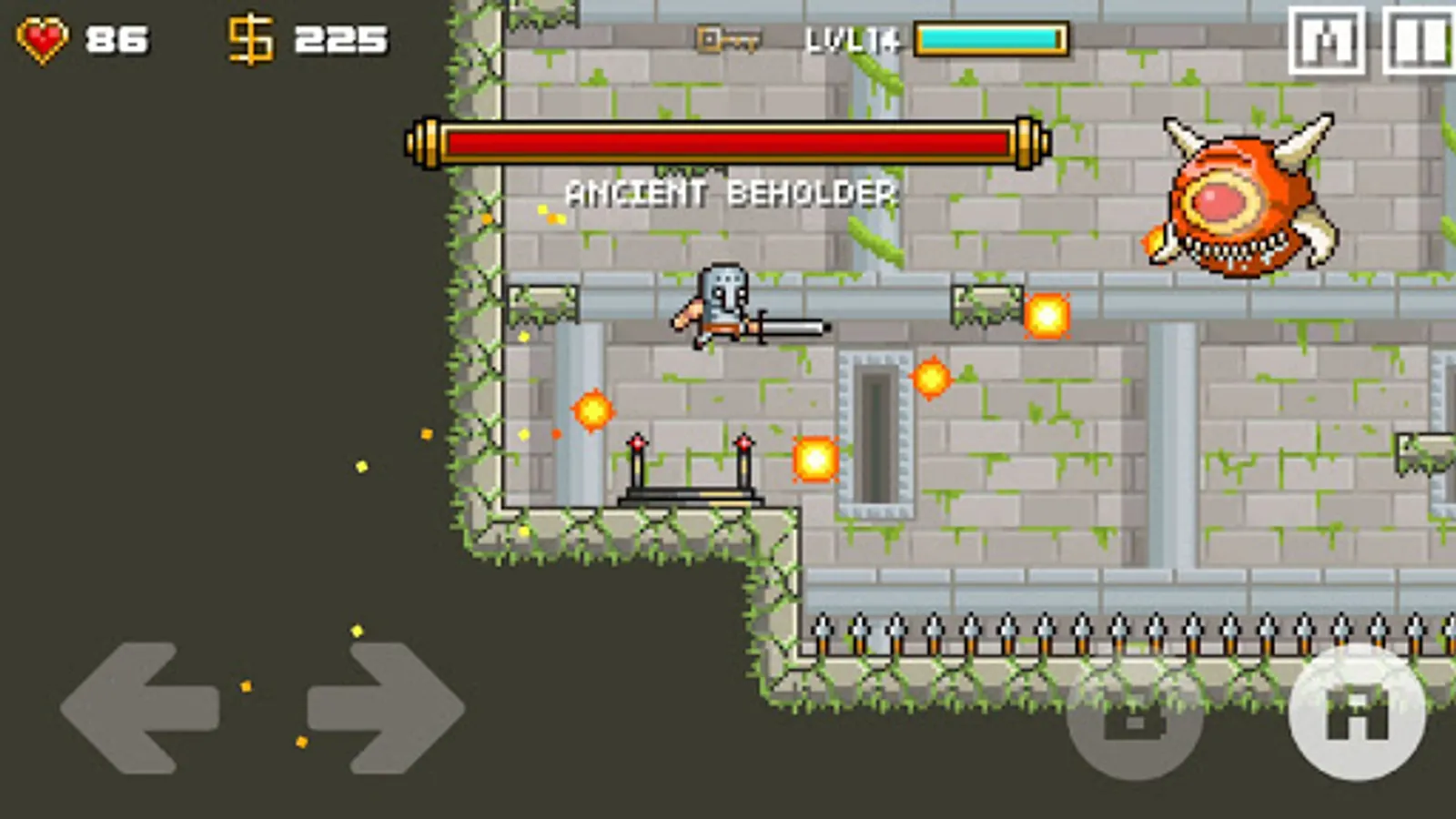Click the checkpoint platform between the poles
Viewport: 1456px width, 819px height.
pyautogui.click(x=689, y=491)
